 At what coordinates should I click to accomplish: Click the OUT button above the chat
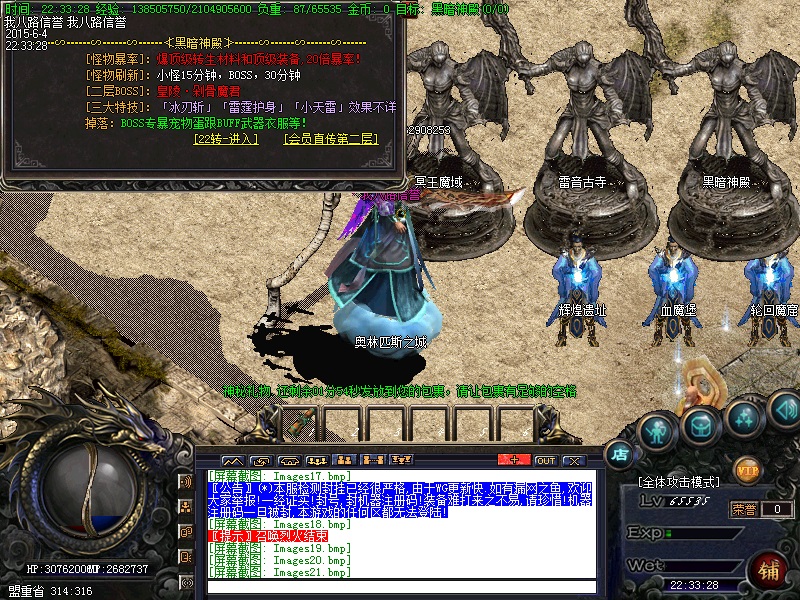[x=545, y=460]
